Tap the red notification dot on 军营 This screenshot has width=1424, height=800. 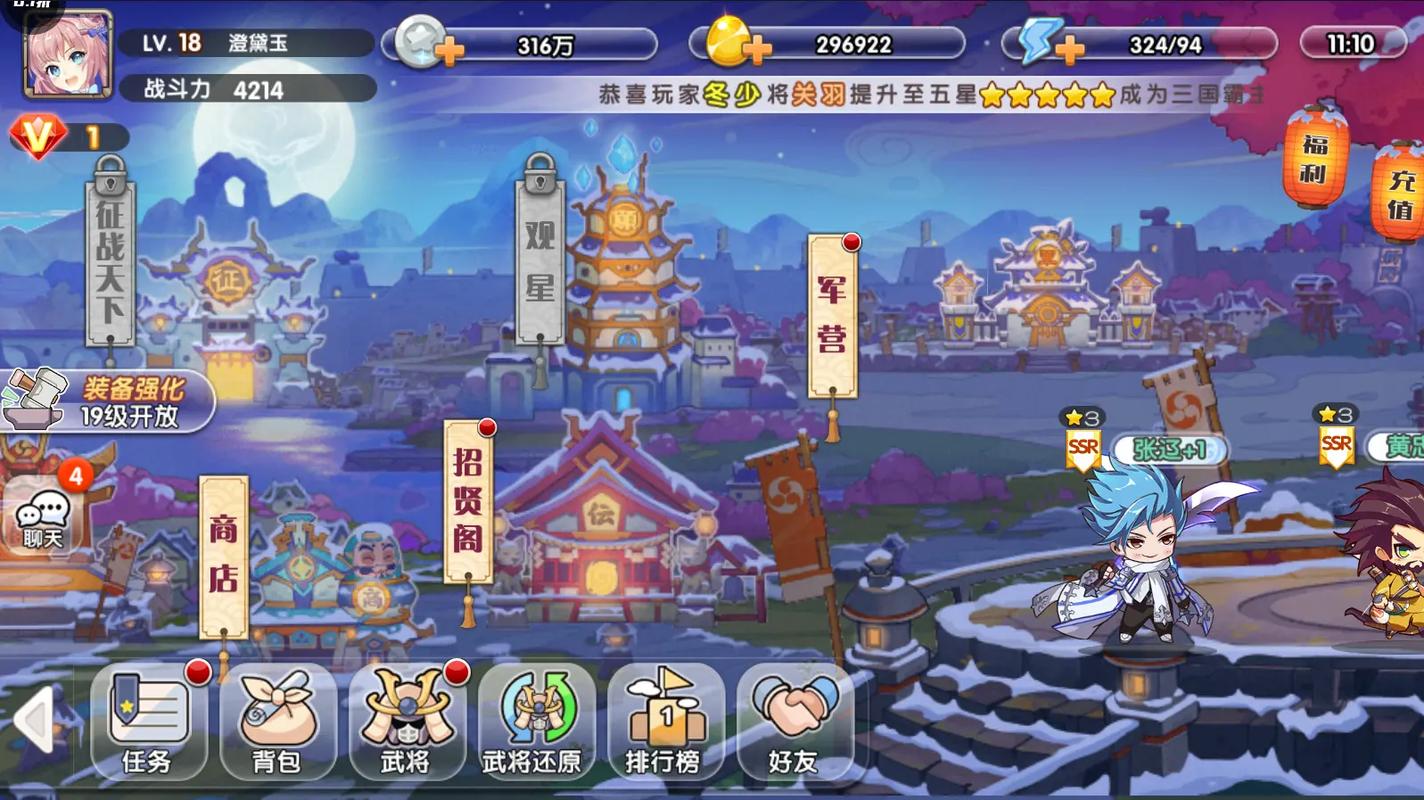point(851,240)
